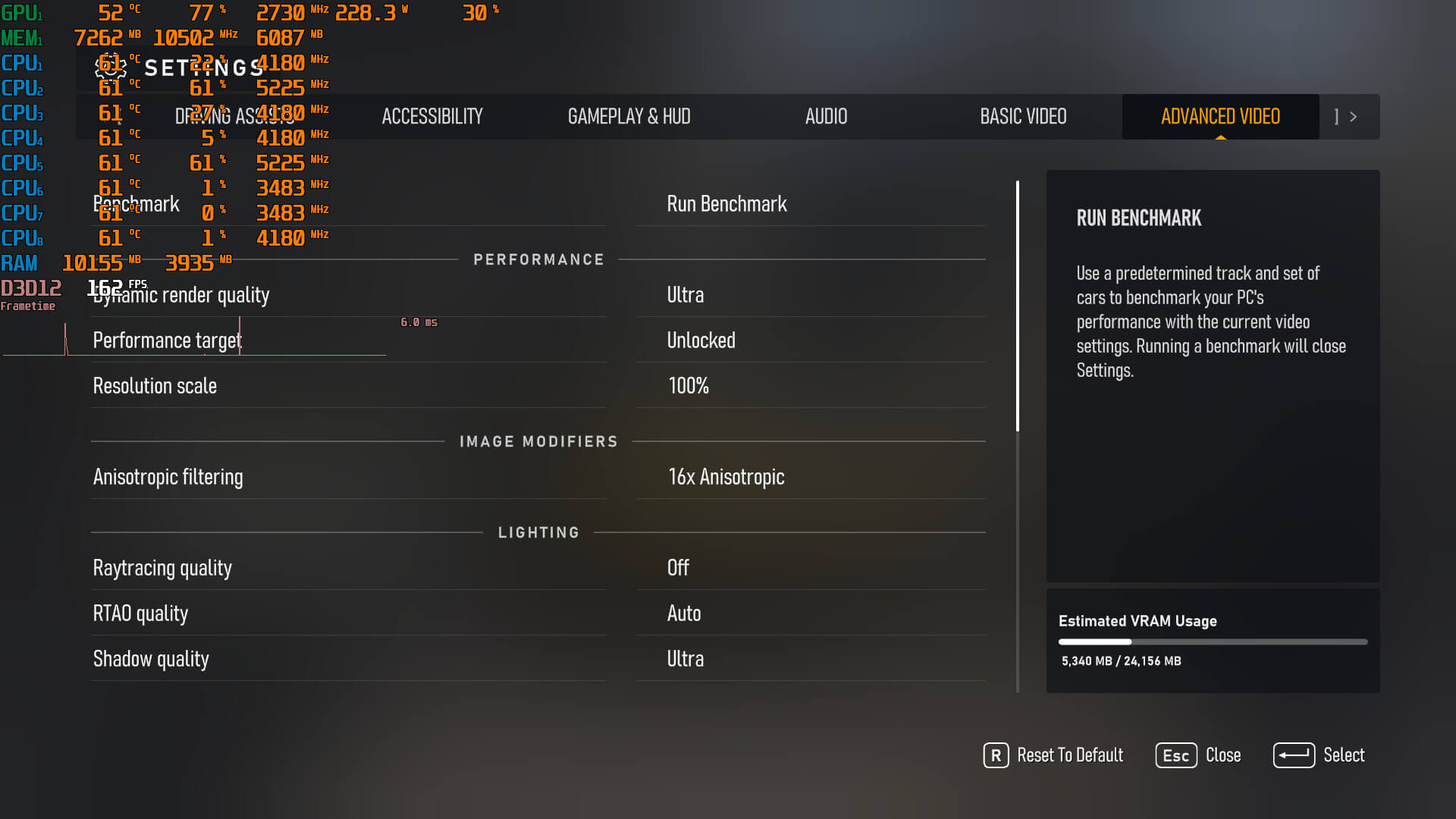Switch to the Basic Video tab

tap(1023, 117)
